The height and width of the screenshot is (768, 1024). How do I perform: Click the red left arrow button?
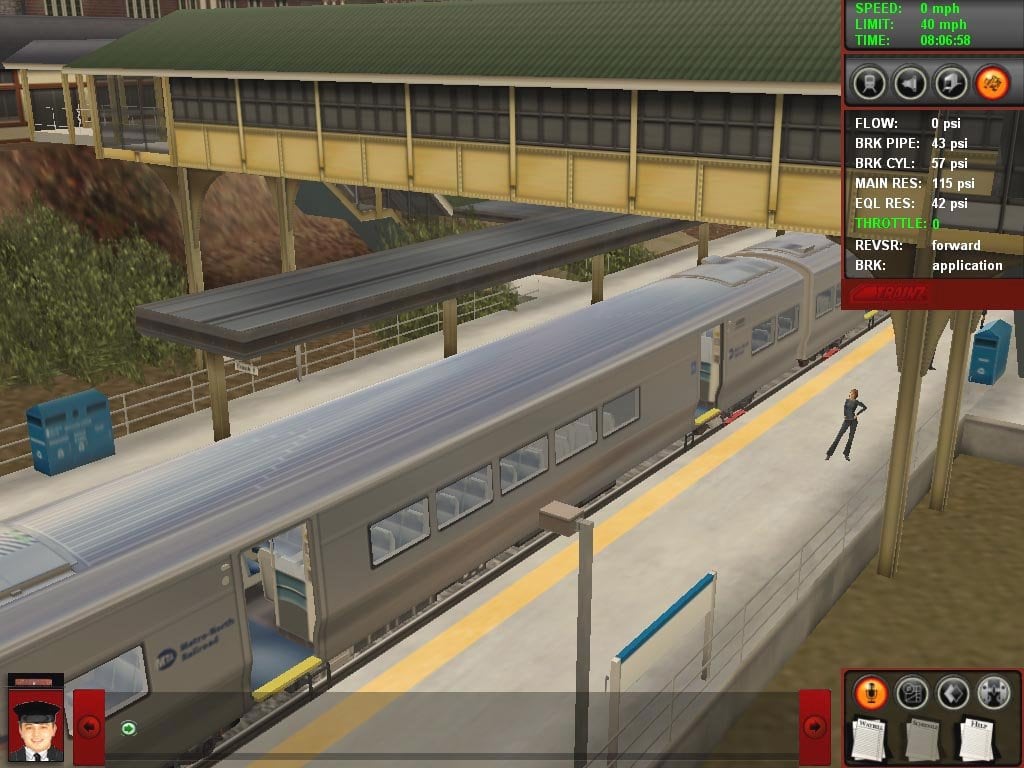coord(89,727)
